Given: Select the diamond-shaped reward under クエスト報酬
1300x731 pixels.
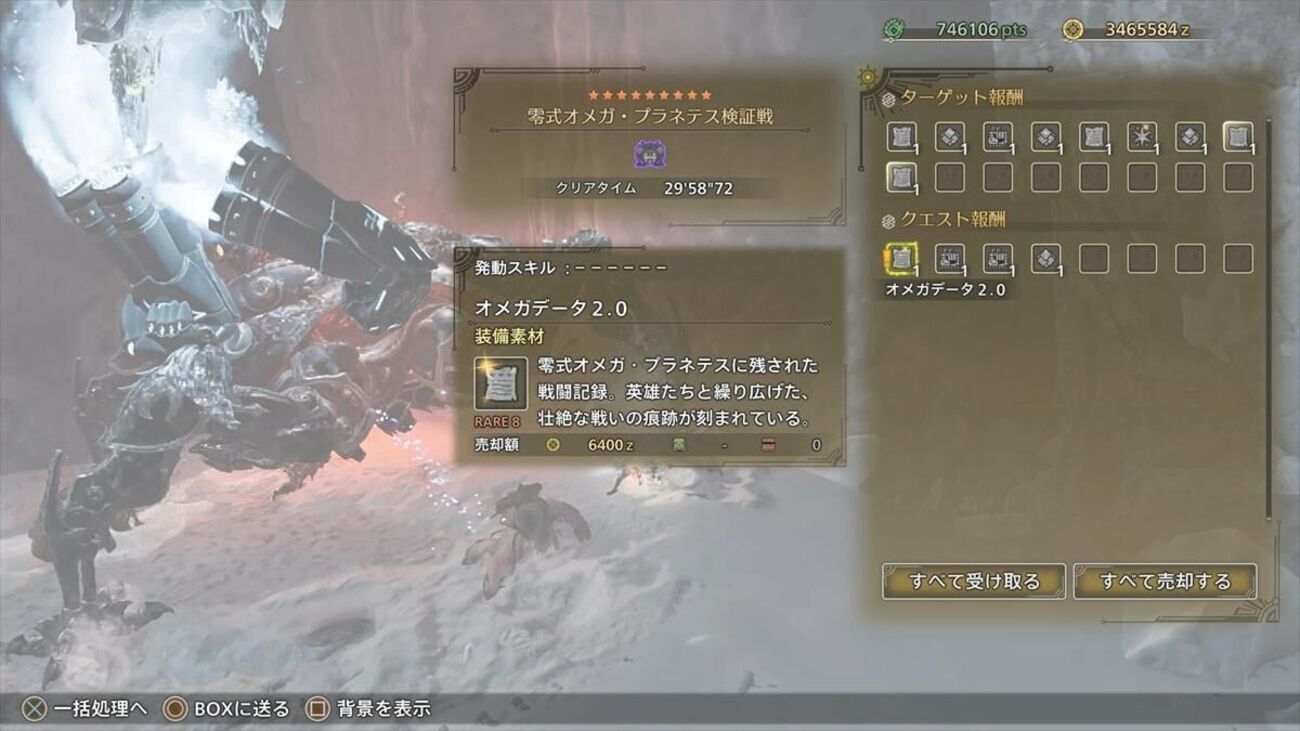Looking at the screenshot, I should [1046, 259].
